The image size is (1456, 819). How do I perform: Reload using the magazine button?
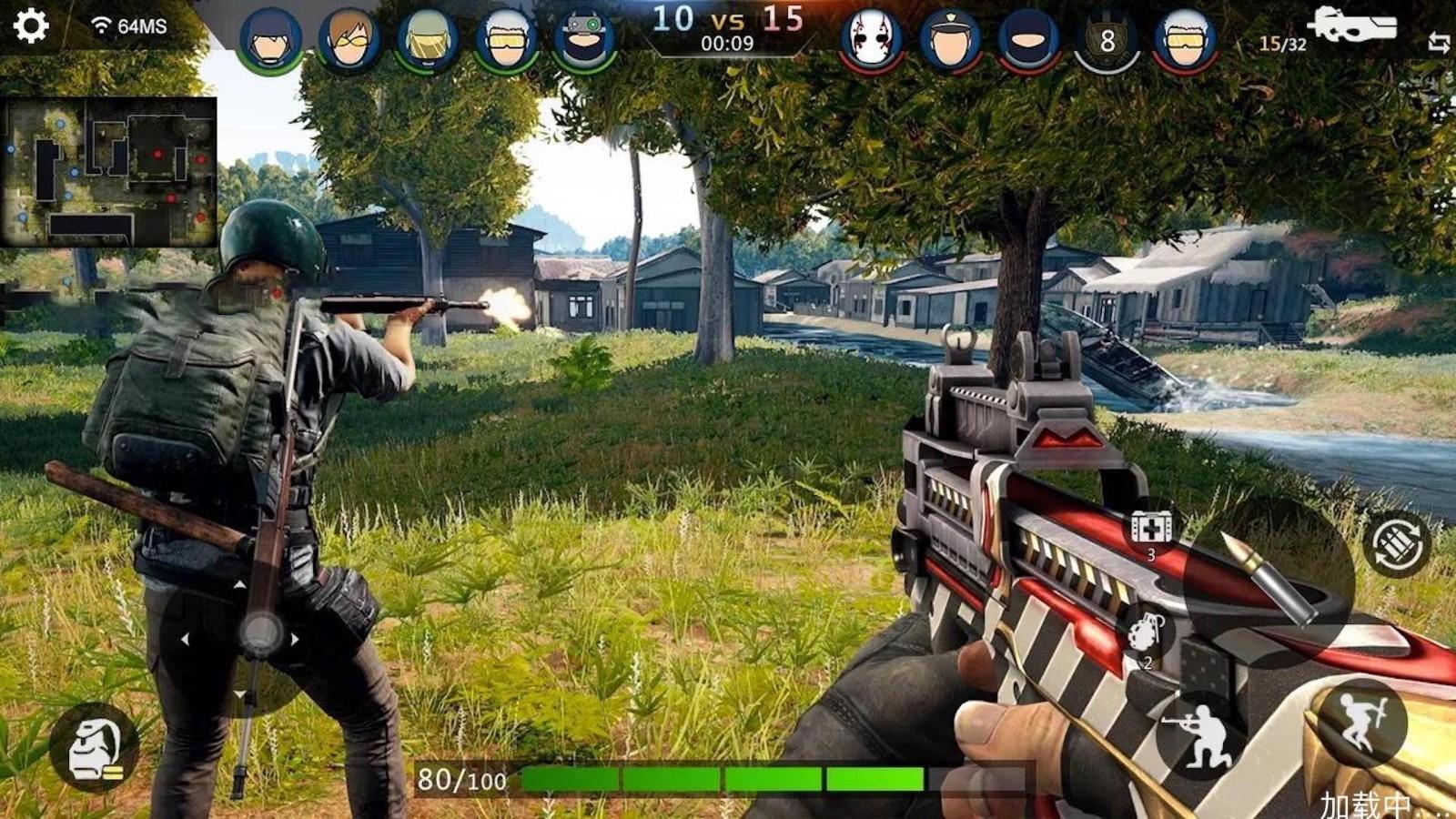pyautogui.click(x=1398, y=543)
